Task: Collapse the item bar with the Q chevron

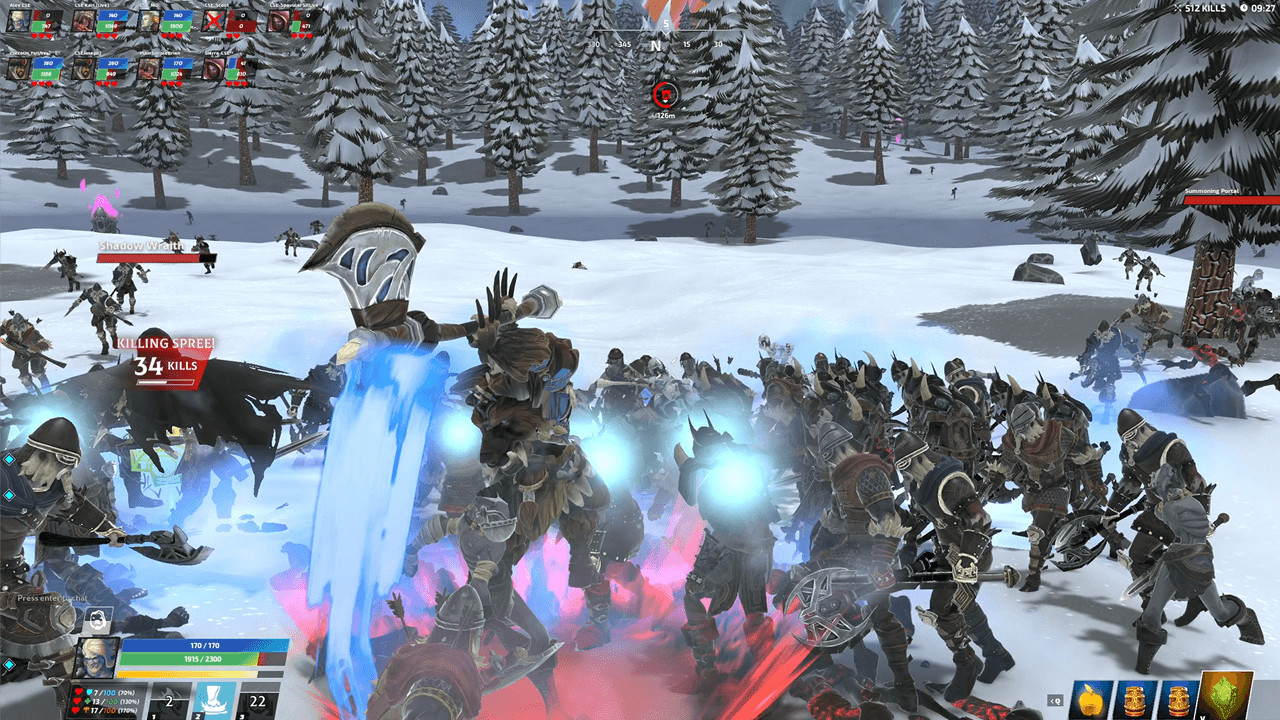Action: [x=1055, y=700]
